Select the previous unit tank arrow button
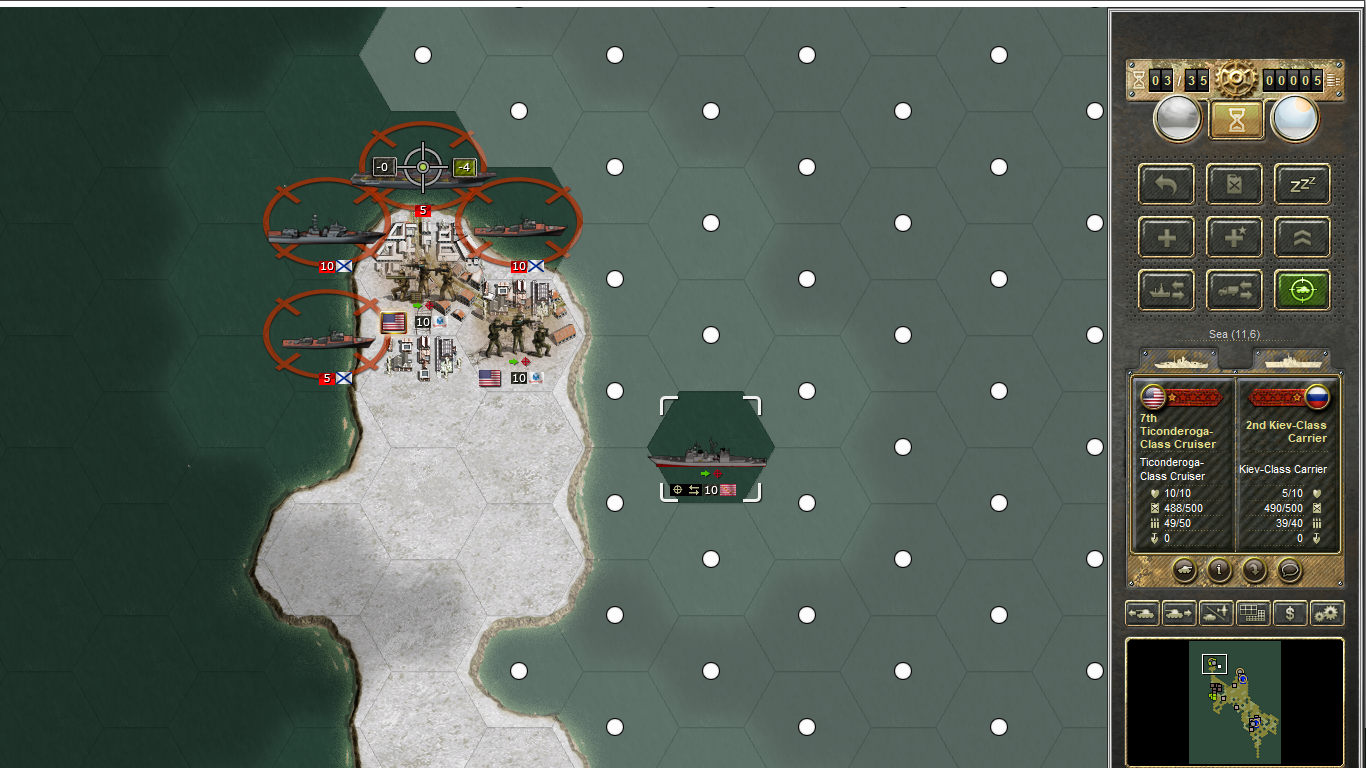1366x768 pixels. 1142,613
